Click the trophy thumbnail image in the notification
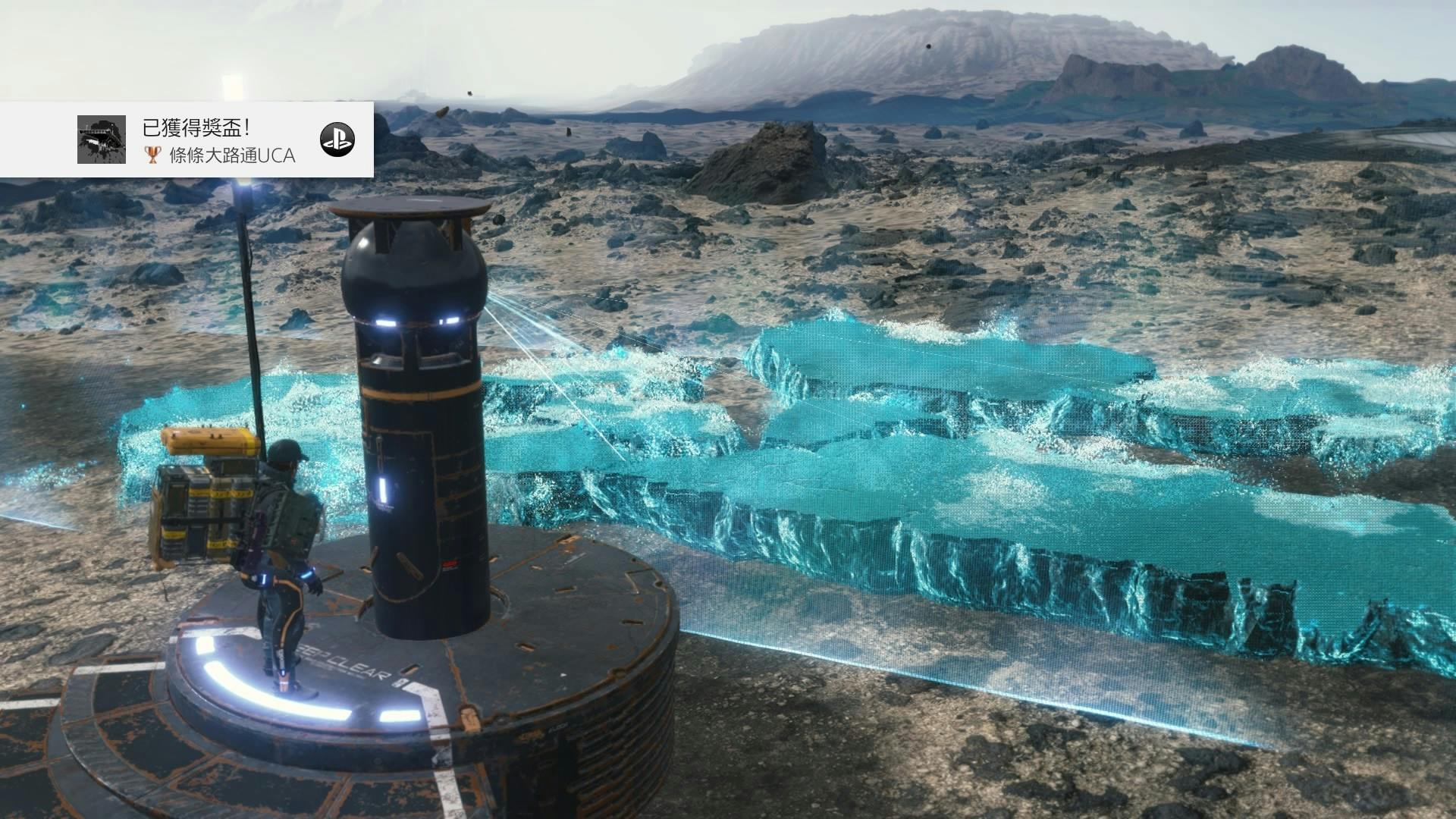Viewport: 1456px width, 819px height. coord(102,140)
